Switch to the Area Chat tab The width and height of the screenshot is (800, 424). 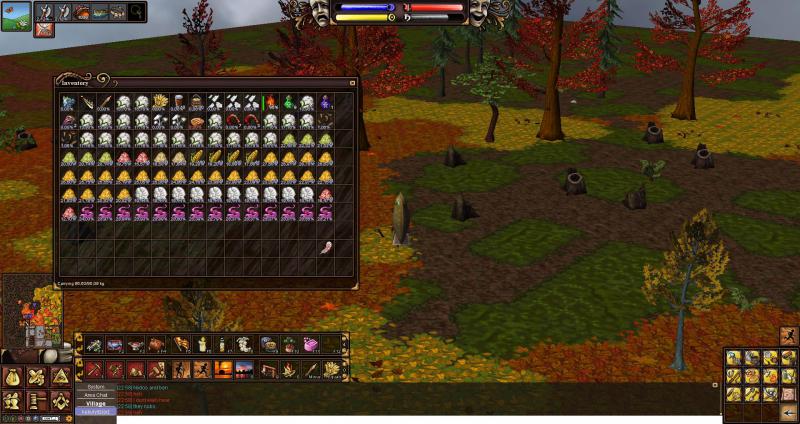pos(96,395)
